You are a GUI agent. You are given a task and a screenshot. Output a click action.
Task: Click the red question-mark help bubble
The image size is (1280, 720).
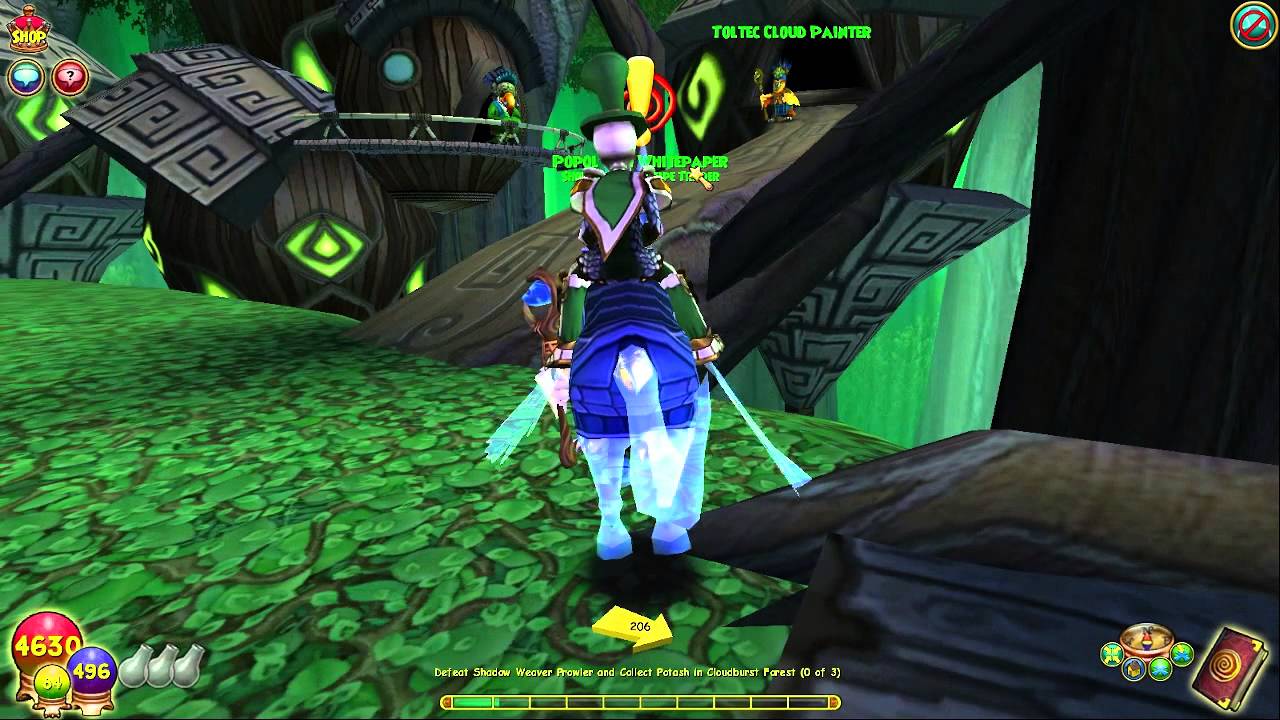pos(69,77)
